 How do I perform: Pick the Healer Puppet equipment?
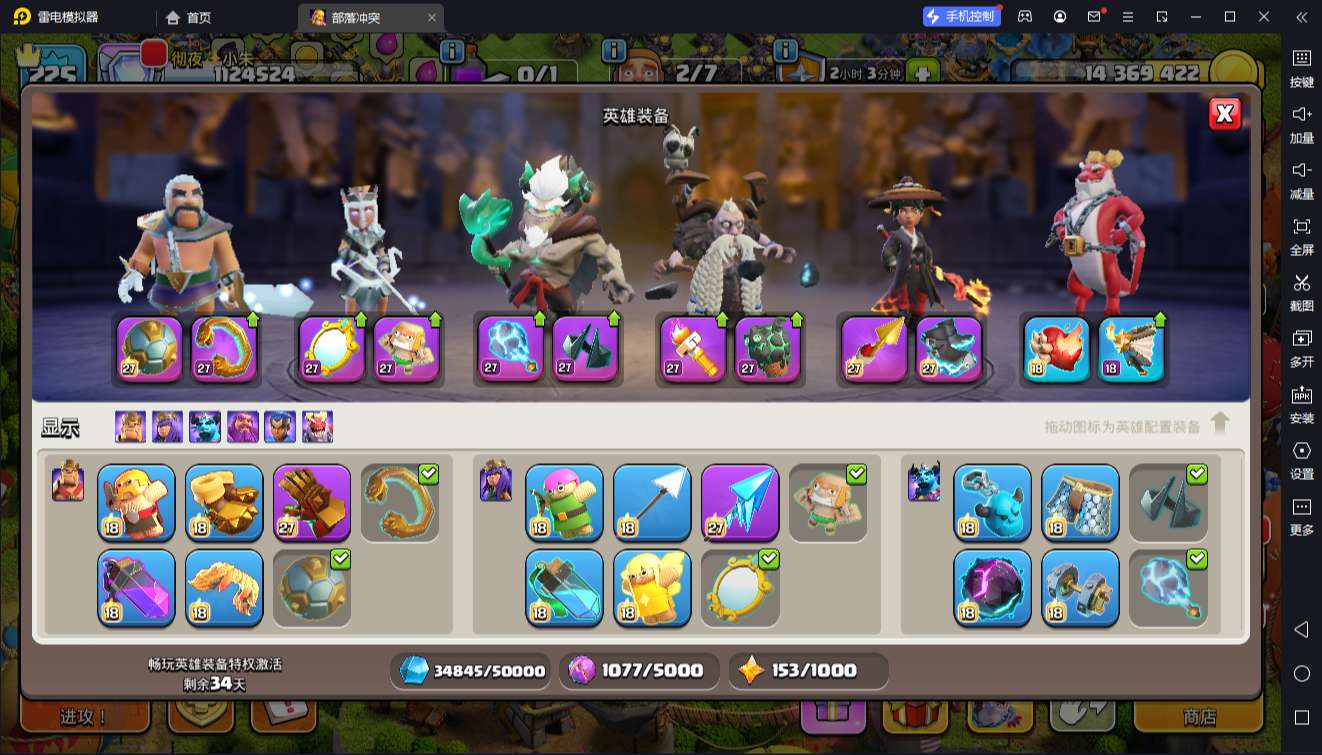coord(652,587)
